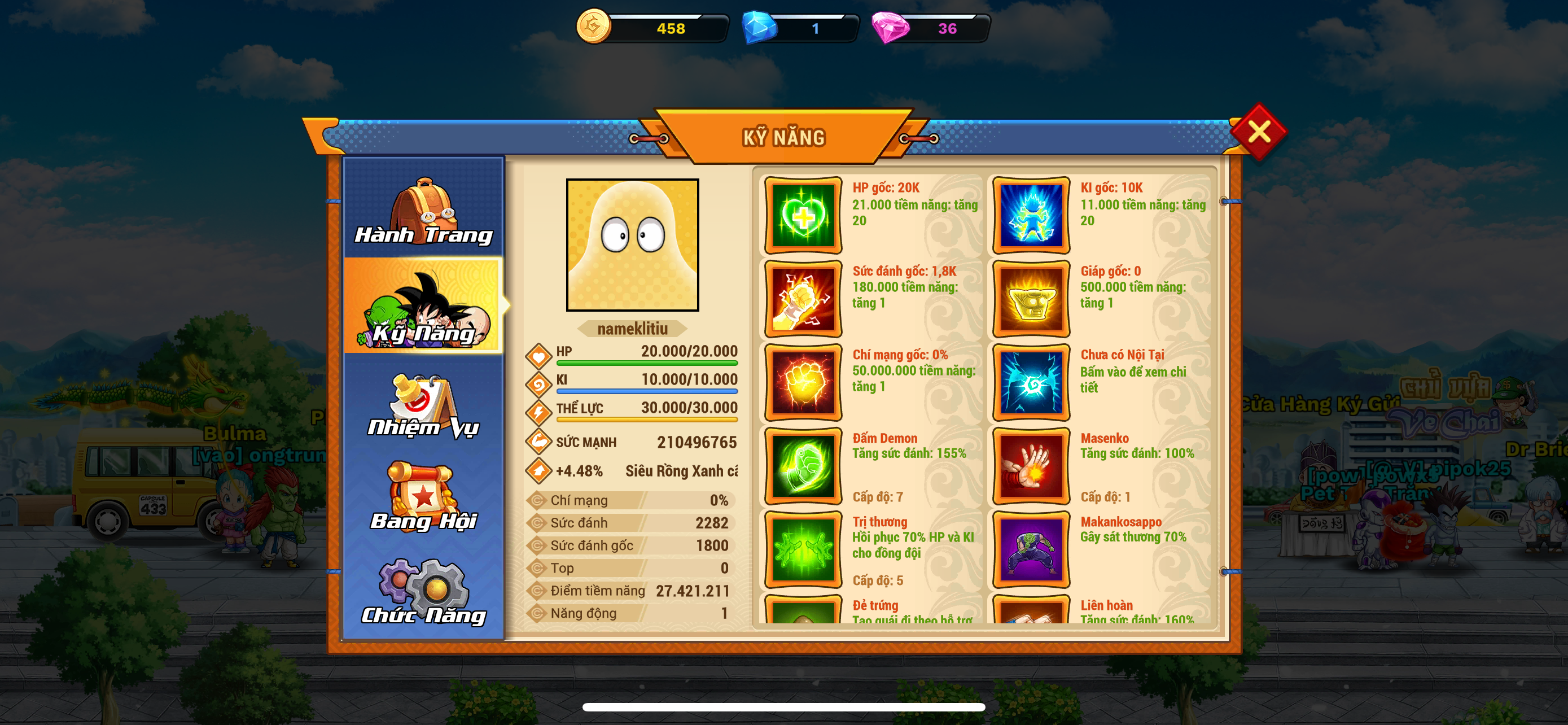Upgrade HP gốc green heart skill
Image resolution: width=1568 pixels, height=725 pixels.
tap(803, 216)
